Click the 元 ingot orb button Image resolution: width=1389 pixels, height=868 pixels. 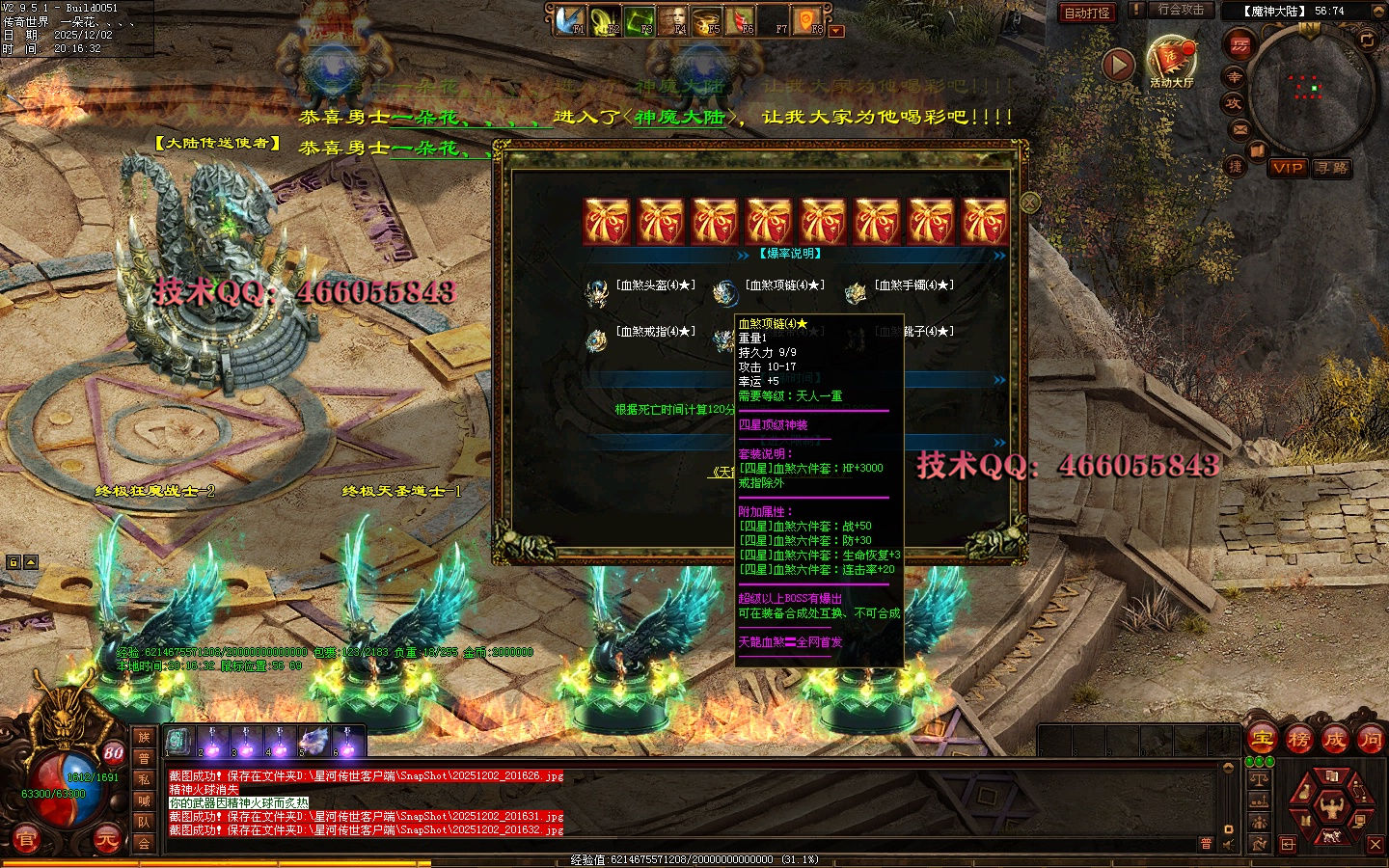pos(106,841)
